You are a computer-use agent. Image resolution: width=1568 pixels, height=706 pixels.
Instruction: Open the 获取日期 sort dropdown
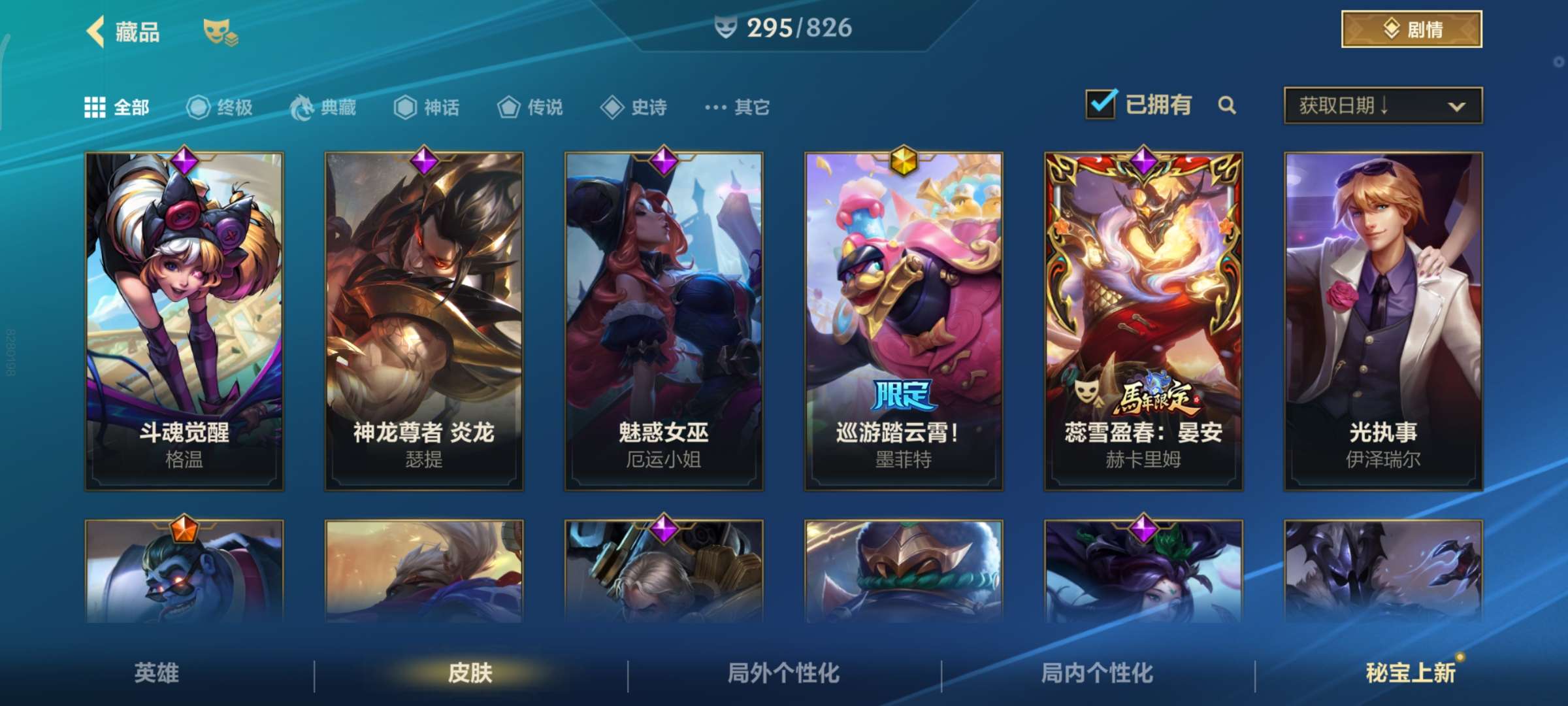click(x=1380, y=107)
